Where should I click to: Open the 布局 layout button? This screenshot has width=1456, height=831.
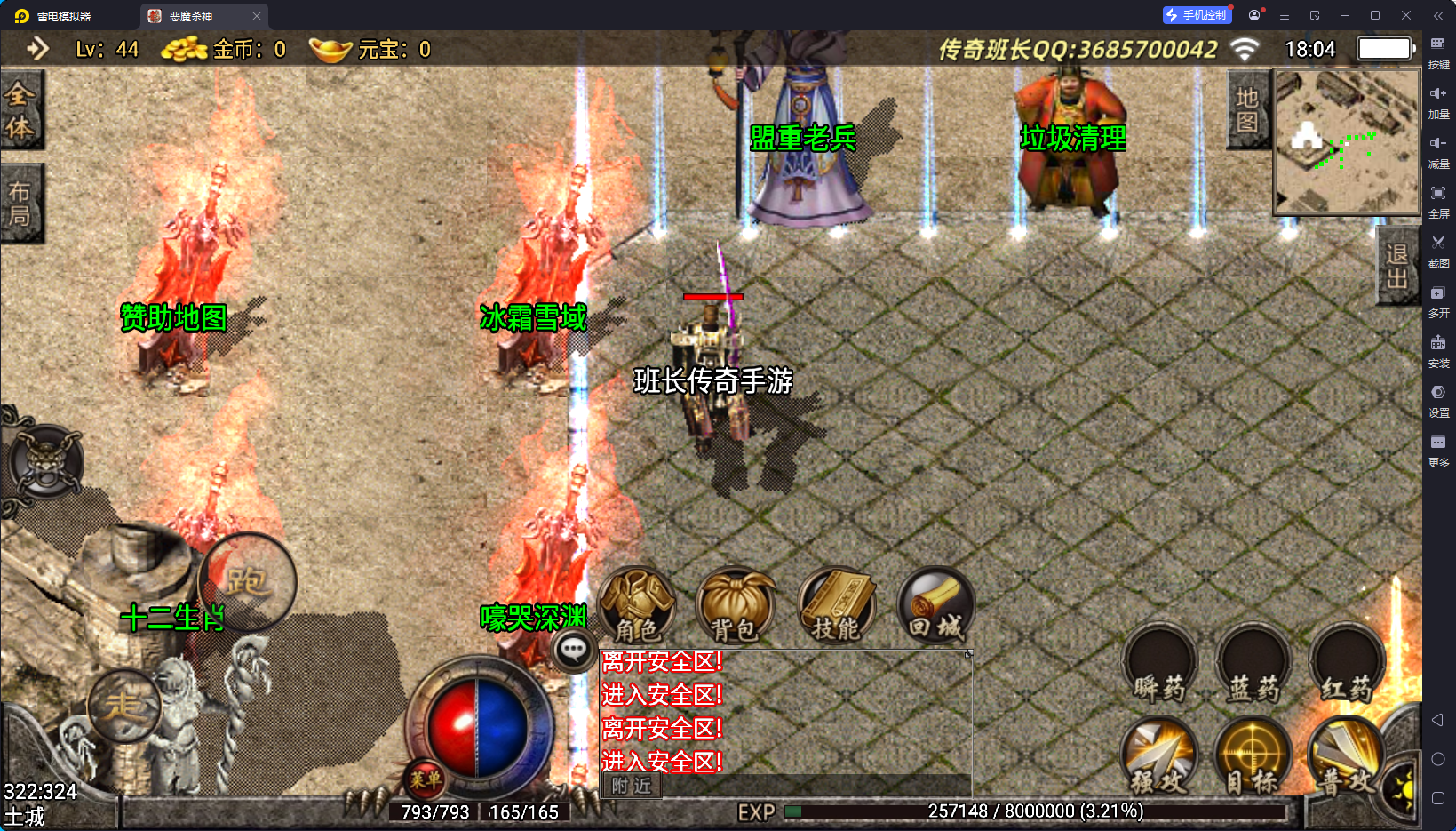point(20,204)
